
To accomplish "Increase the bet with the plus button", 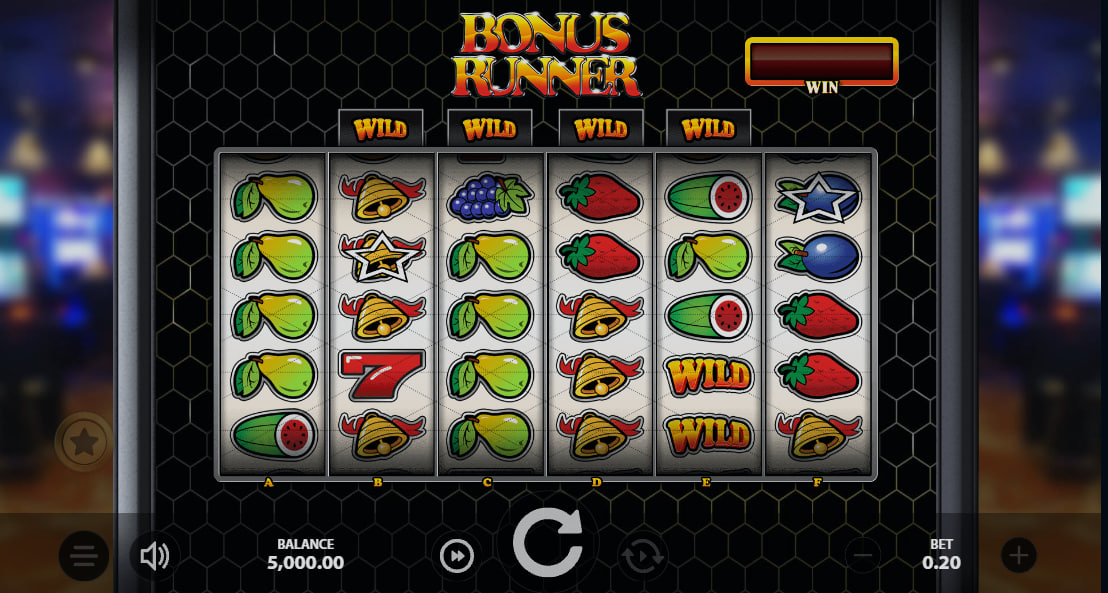I will pos(1018,555).
